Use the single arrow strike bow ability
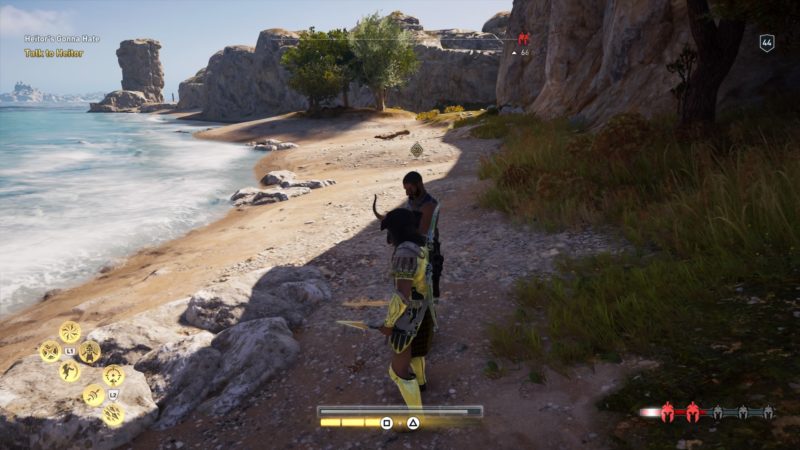 [x=93, y=395]
